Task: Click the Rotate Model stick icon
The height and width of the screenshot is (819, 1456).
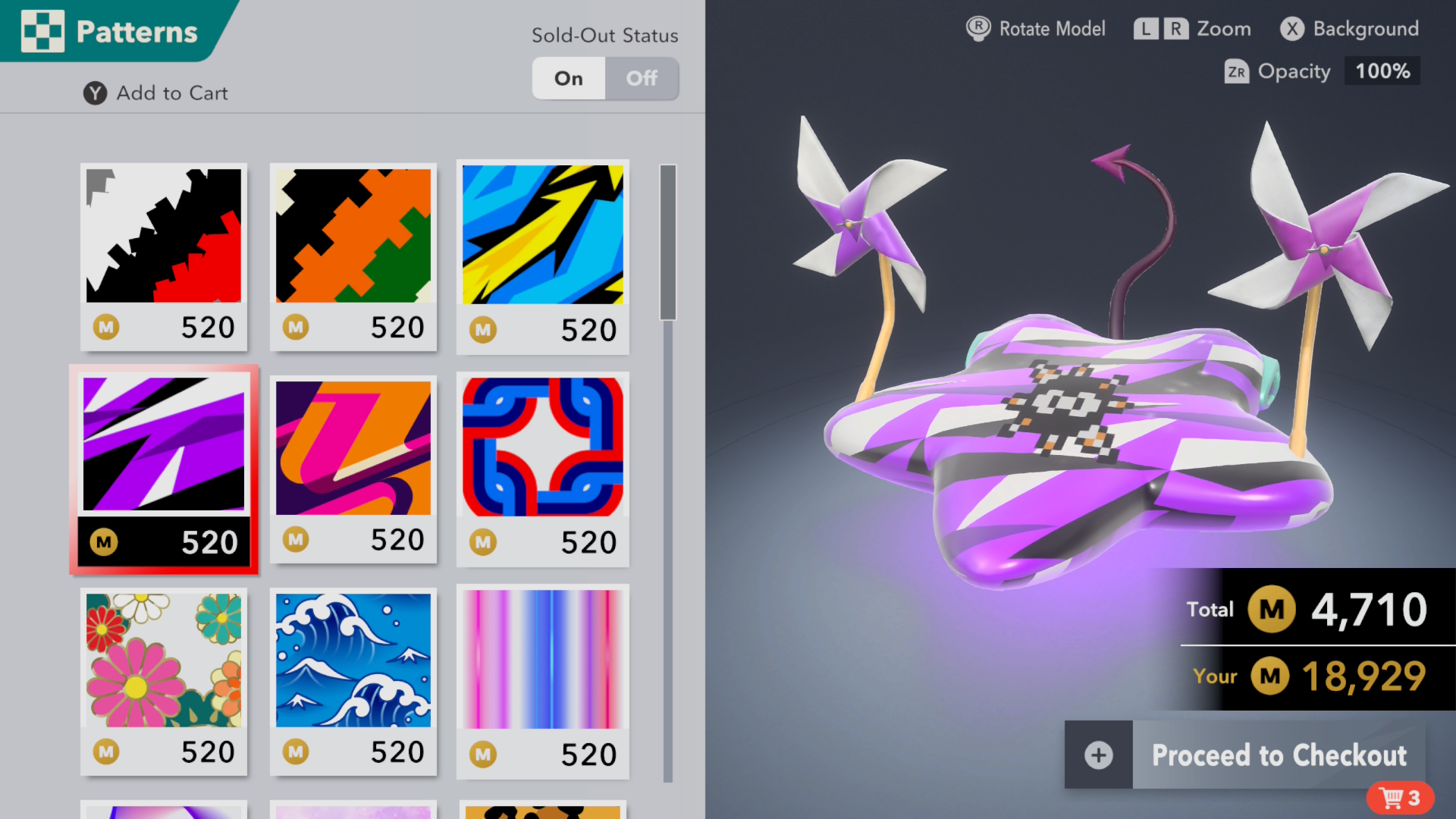Action: click(977, 29)
